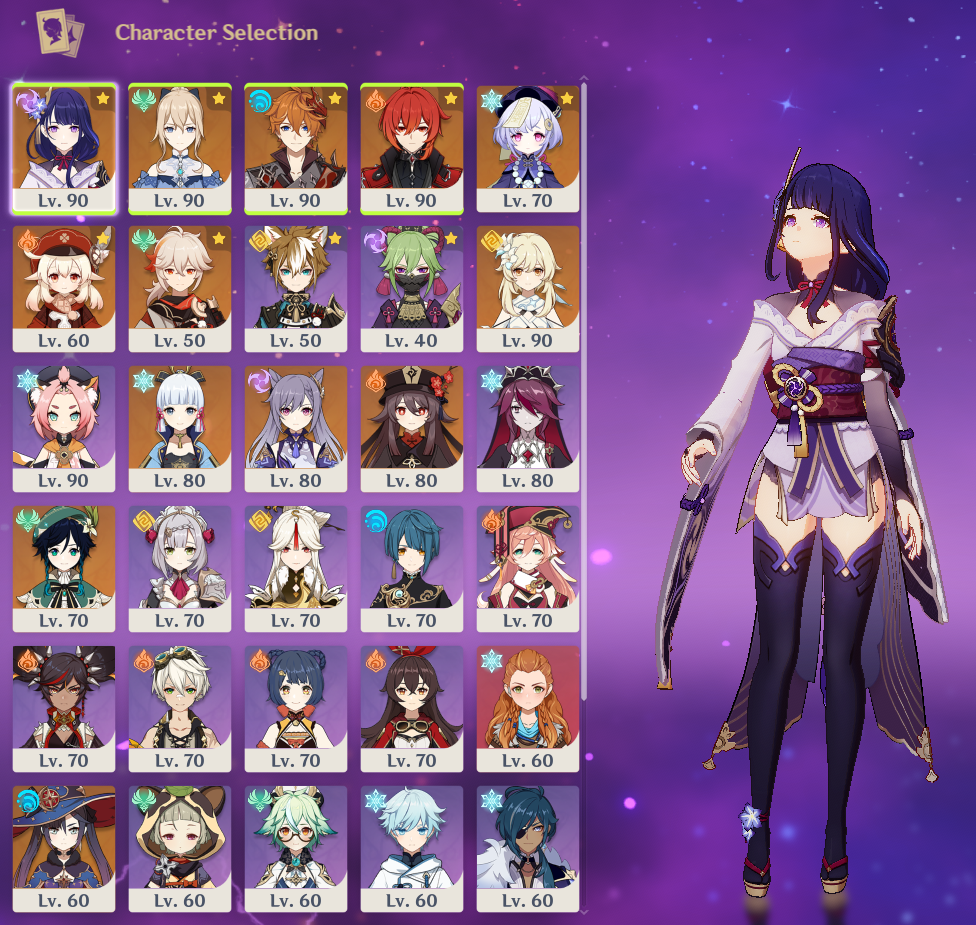Pick Yanfei, the pink-haired Pyro character
Viewport: 976px width, 925px height.
point(528,568)
